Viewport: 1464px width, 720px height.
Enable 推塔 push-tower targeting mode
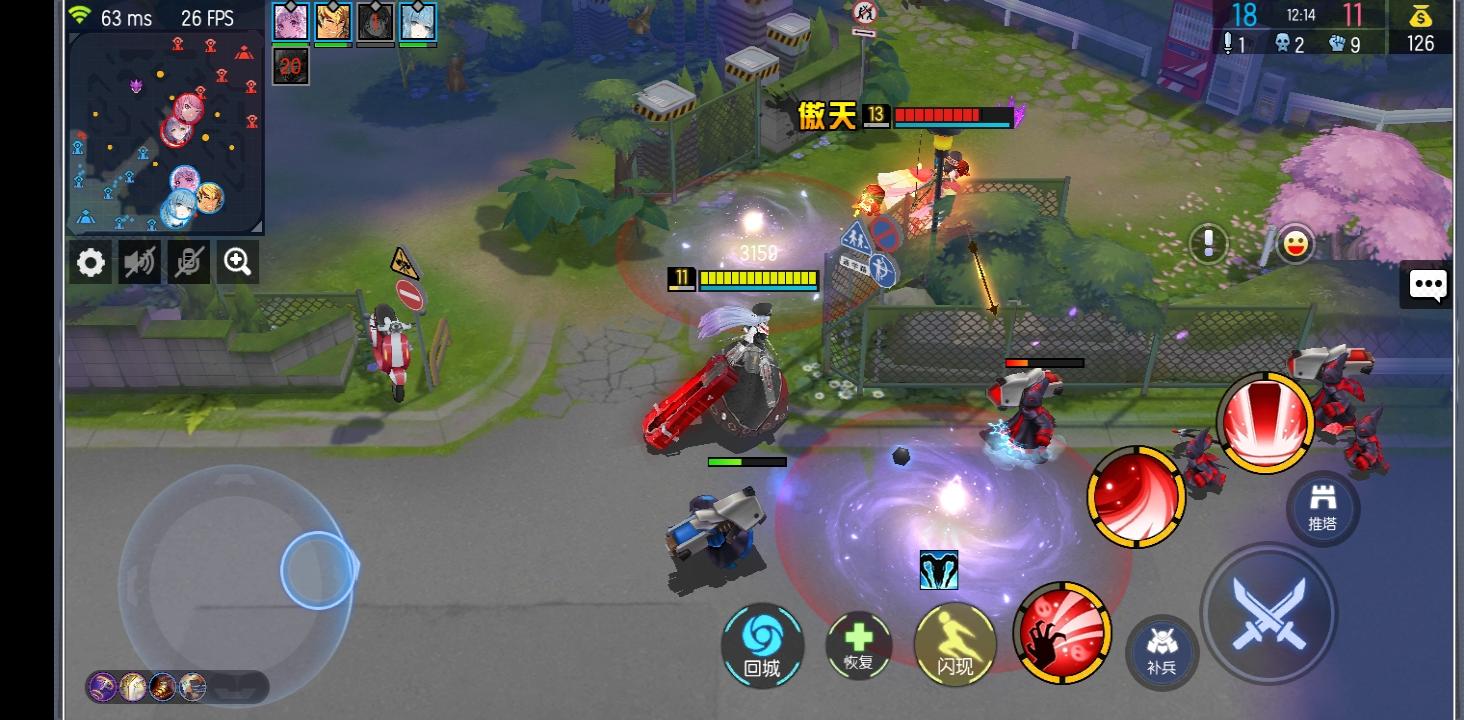coord(1323,510)
